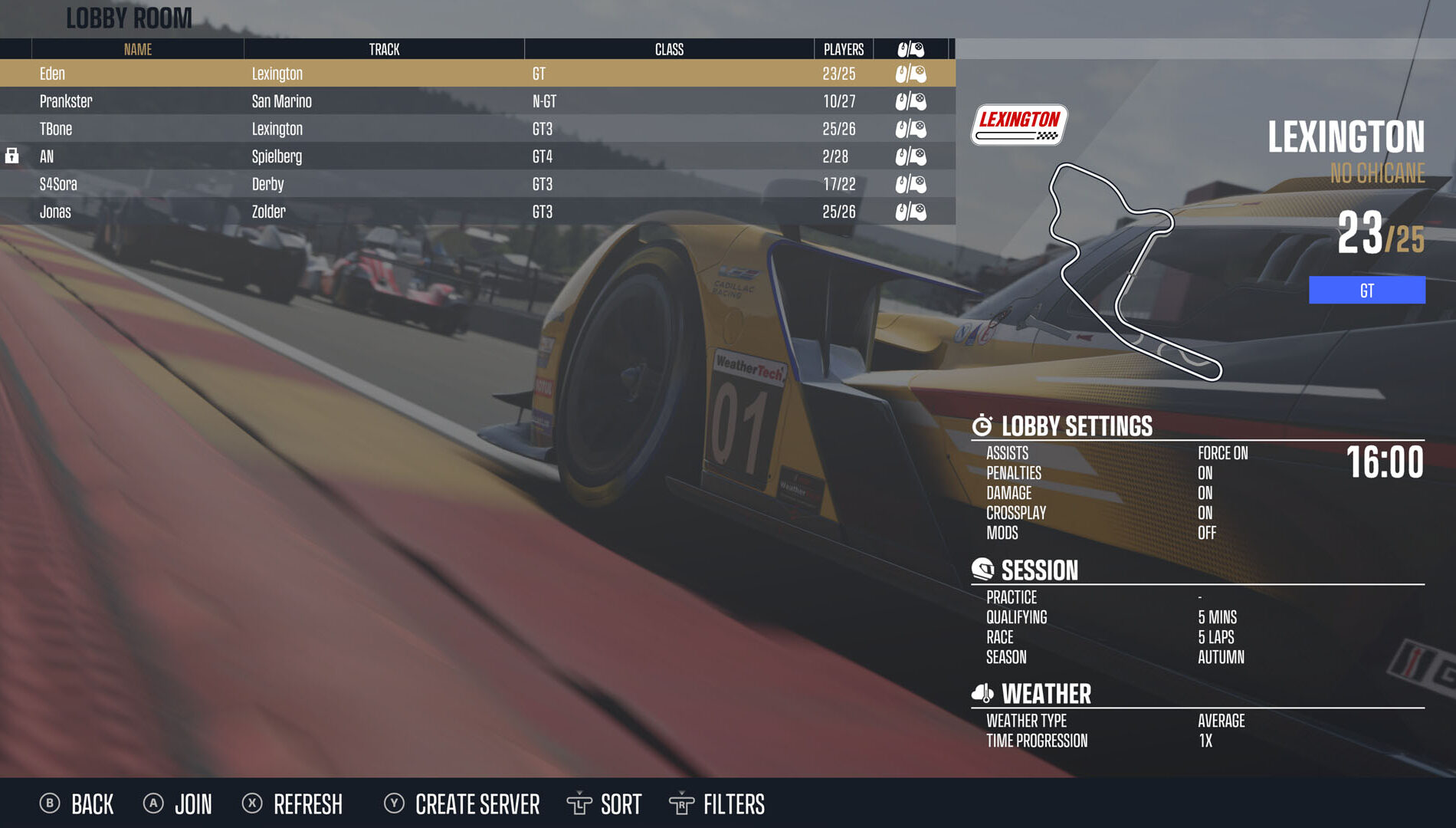
Task: Open the Sort options menu
Action: coord(621,804)
